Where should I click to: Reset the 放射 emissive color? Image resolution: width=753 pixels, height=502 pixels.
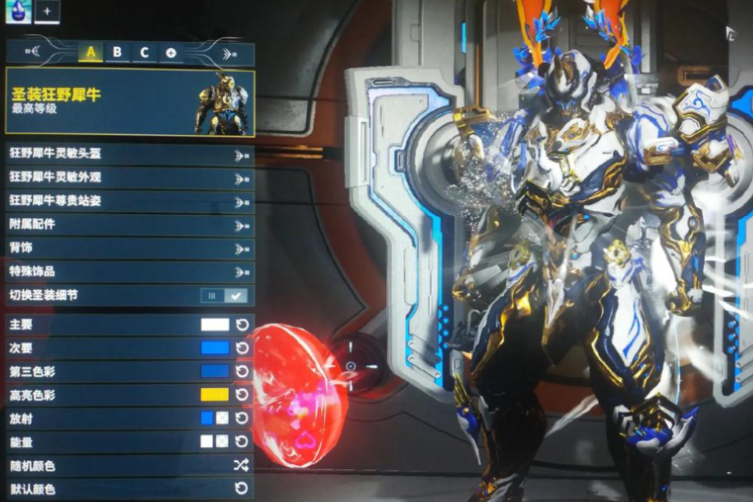(x=241, y=418)
